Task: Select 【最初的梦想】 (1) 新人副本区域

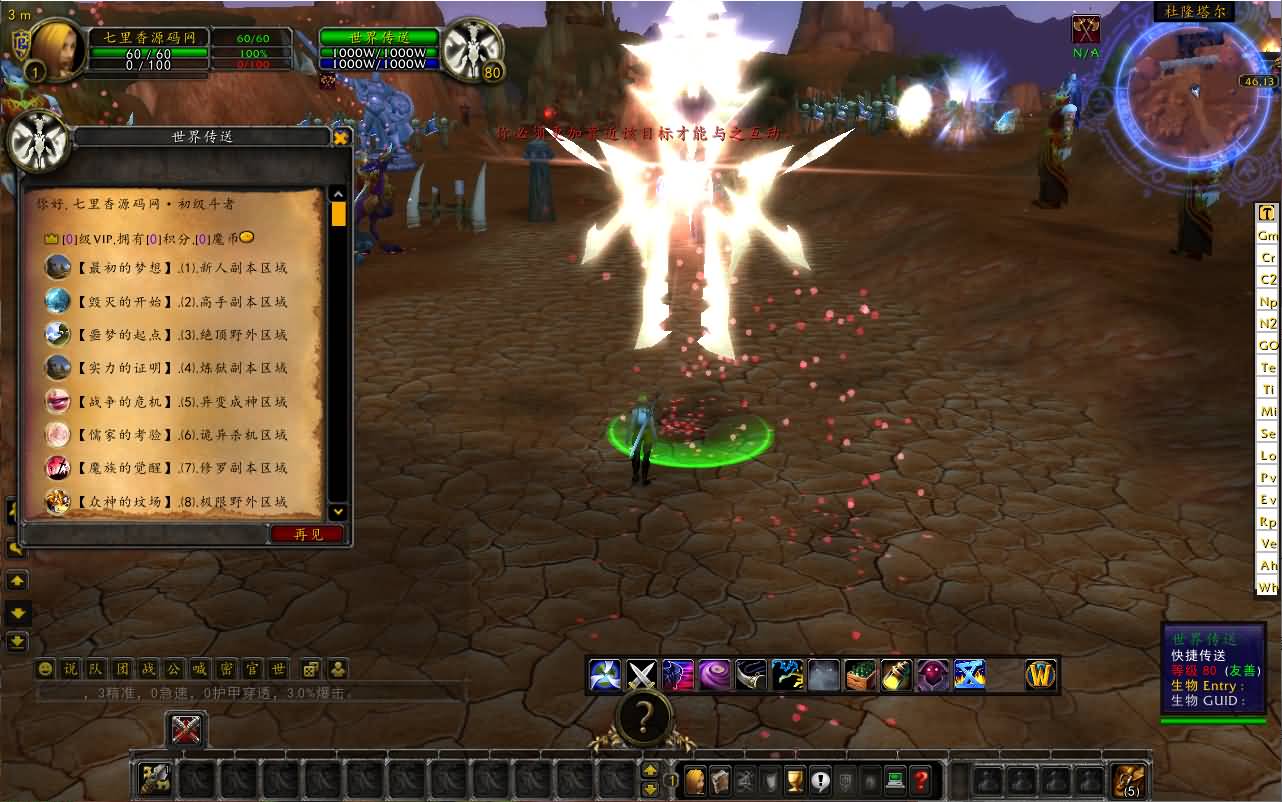Action: point(180,268)
